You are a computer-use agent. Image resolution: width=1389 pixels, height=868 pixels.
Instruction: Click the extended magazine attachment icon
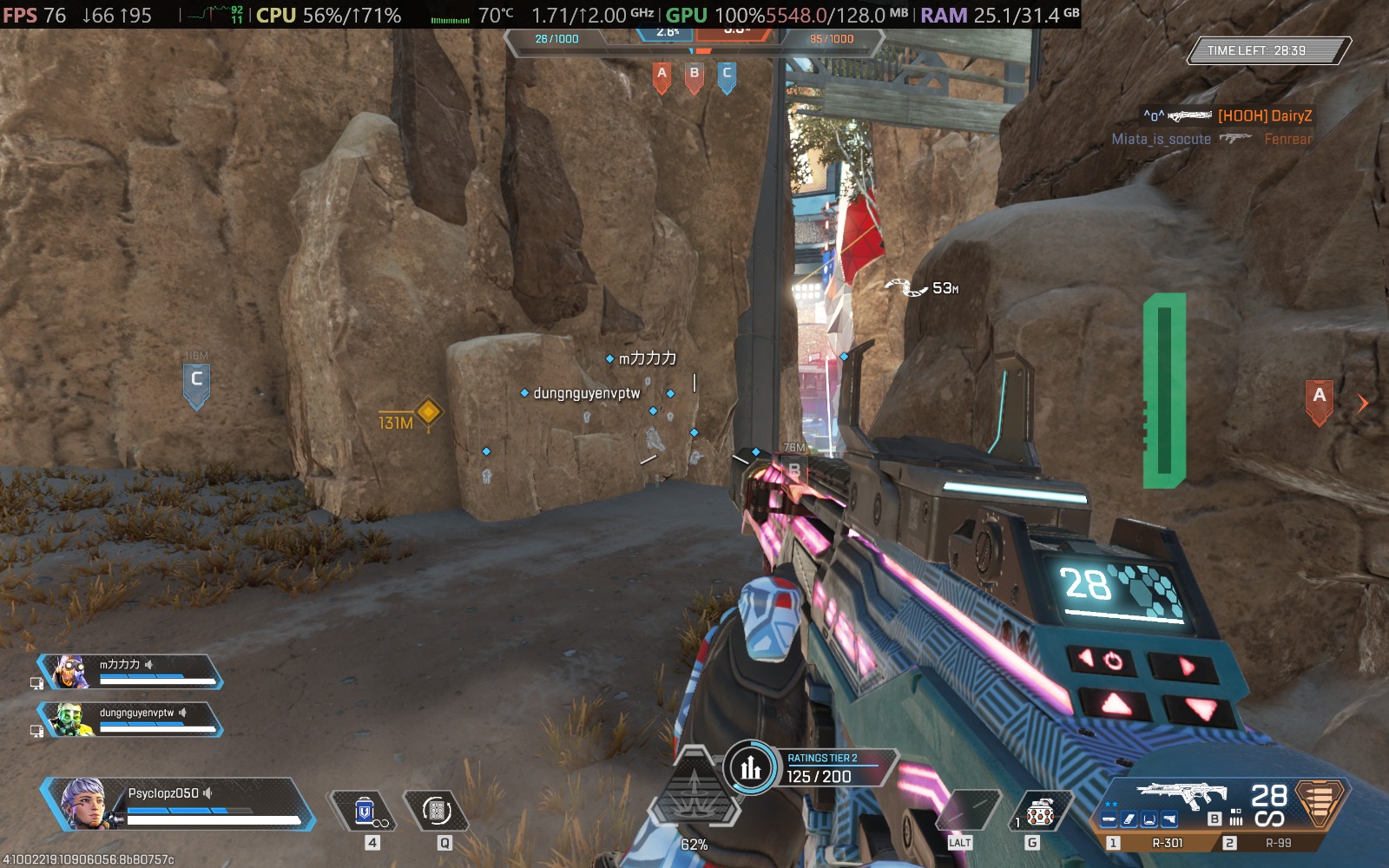coord(1129,819)
